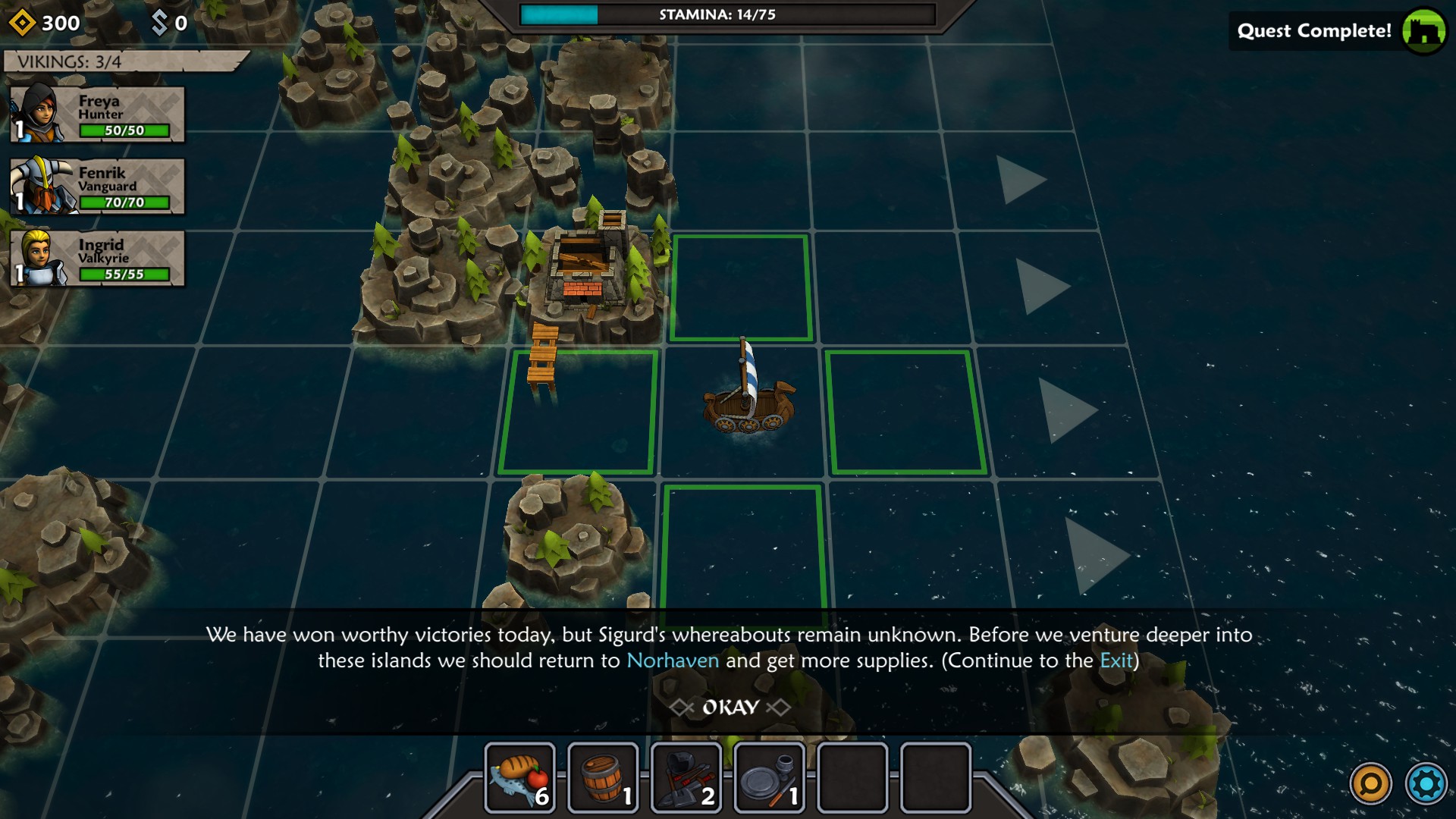Select Freya the Hunter portrait
Image resolution: width=1456 pixels, height=819 pixels.
click(x=38, y=115)
